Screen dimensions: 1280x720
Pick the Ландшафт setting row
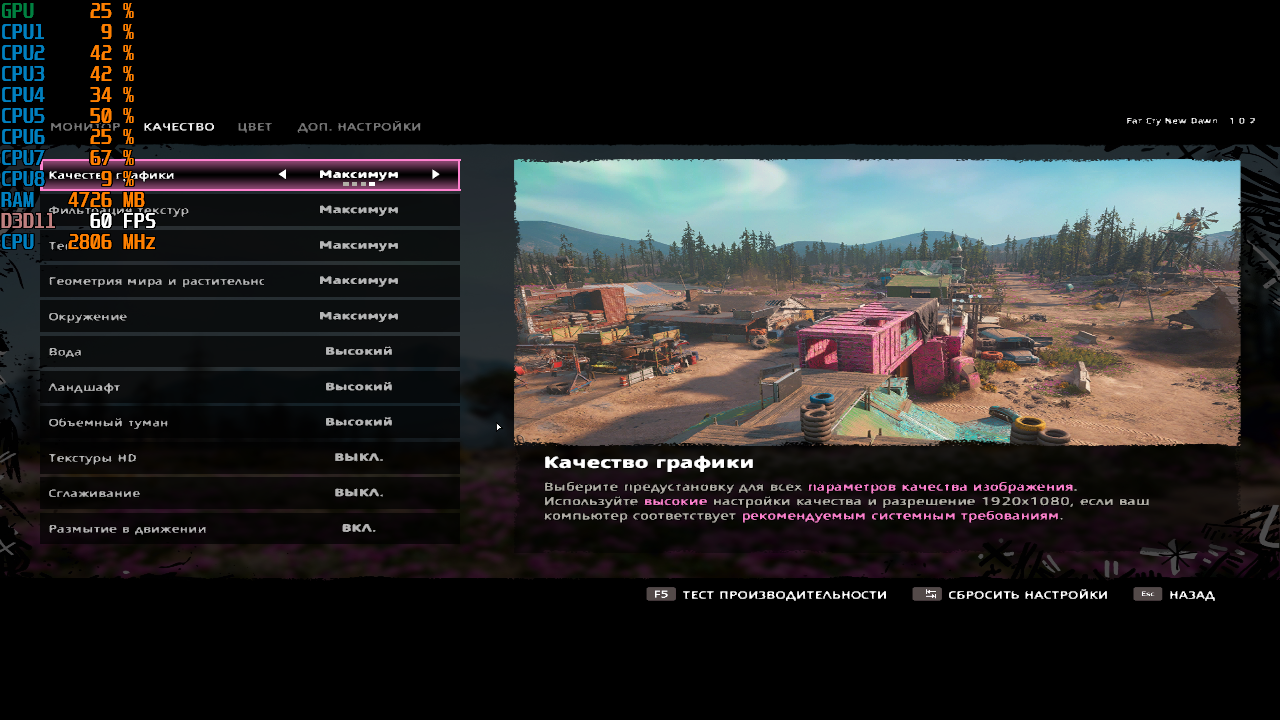point(250,387)
